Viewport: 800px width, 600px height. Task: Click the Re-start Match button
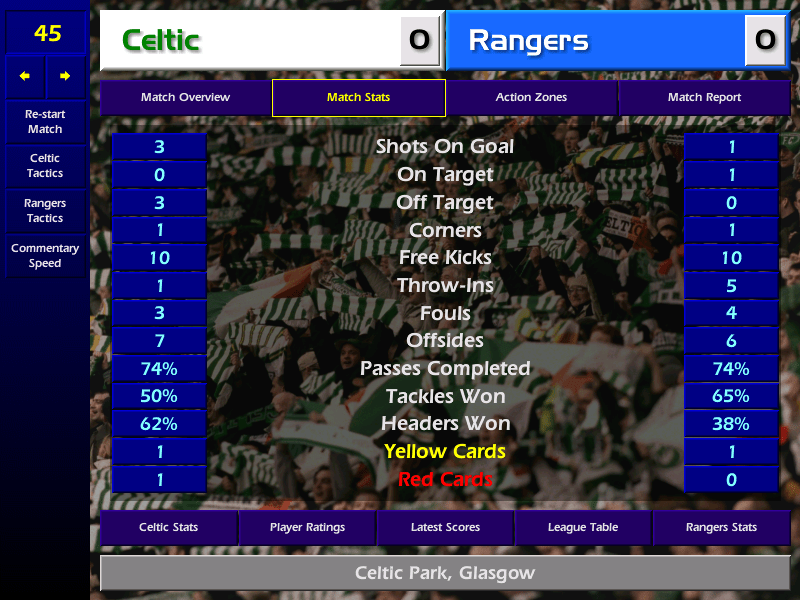coord(45,121)
